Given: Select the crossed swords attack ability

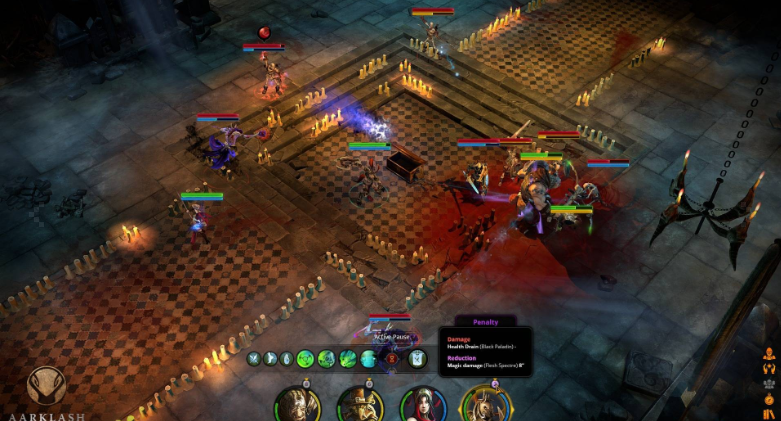Looking at the screenshot, I should pyautogui.click(x=253, y=358).
